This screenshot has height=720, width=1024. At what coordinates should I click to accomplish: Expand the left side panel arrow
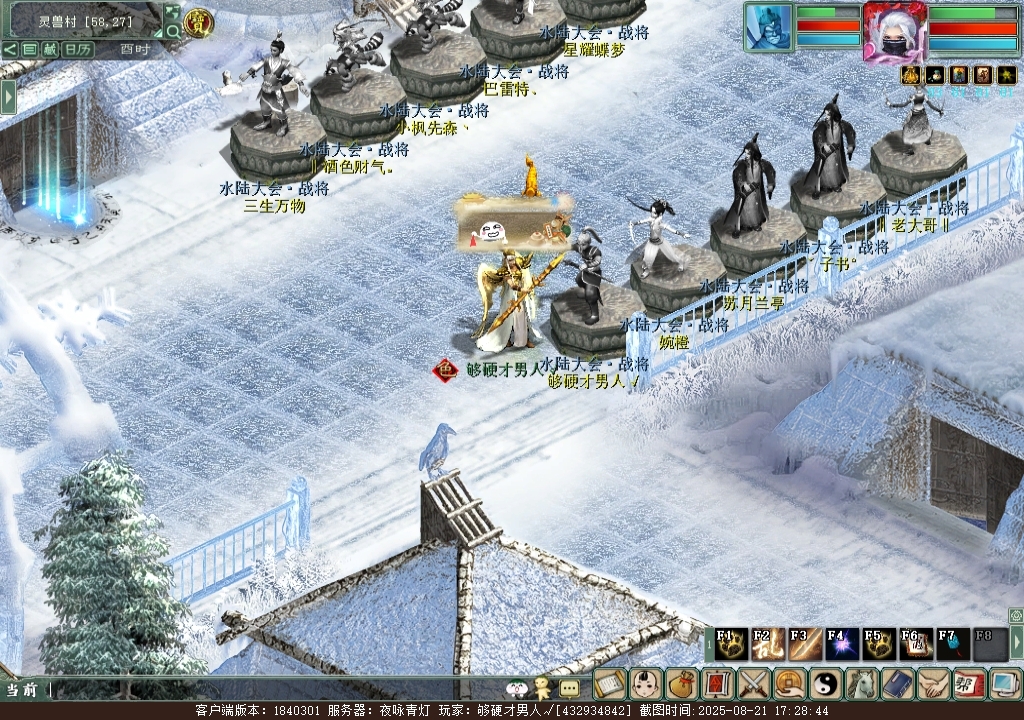click(x=8, y=96)
